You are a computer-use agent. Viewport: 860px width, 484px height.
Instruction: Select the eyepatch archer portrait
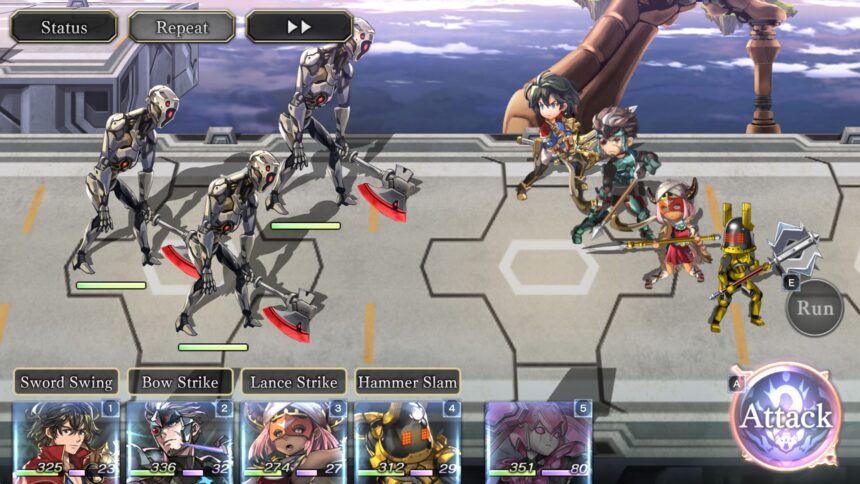pyautogui.click(x=180, y=440)
